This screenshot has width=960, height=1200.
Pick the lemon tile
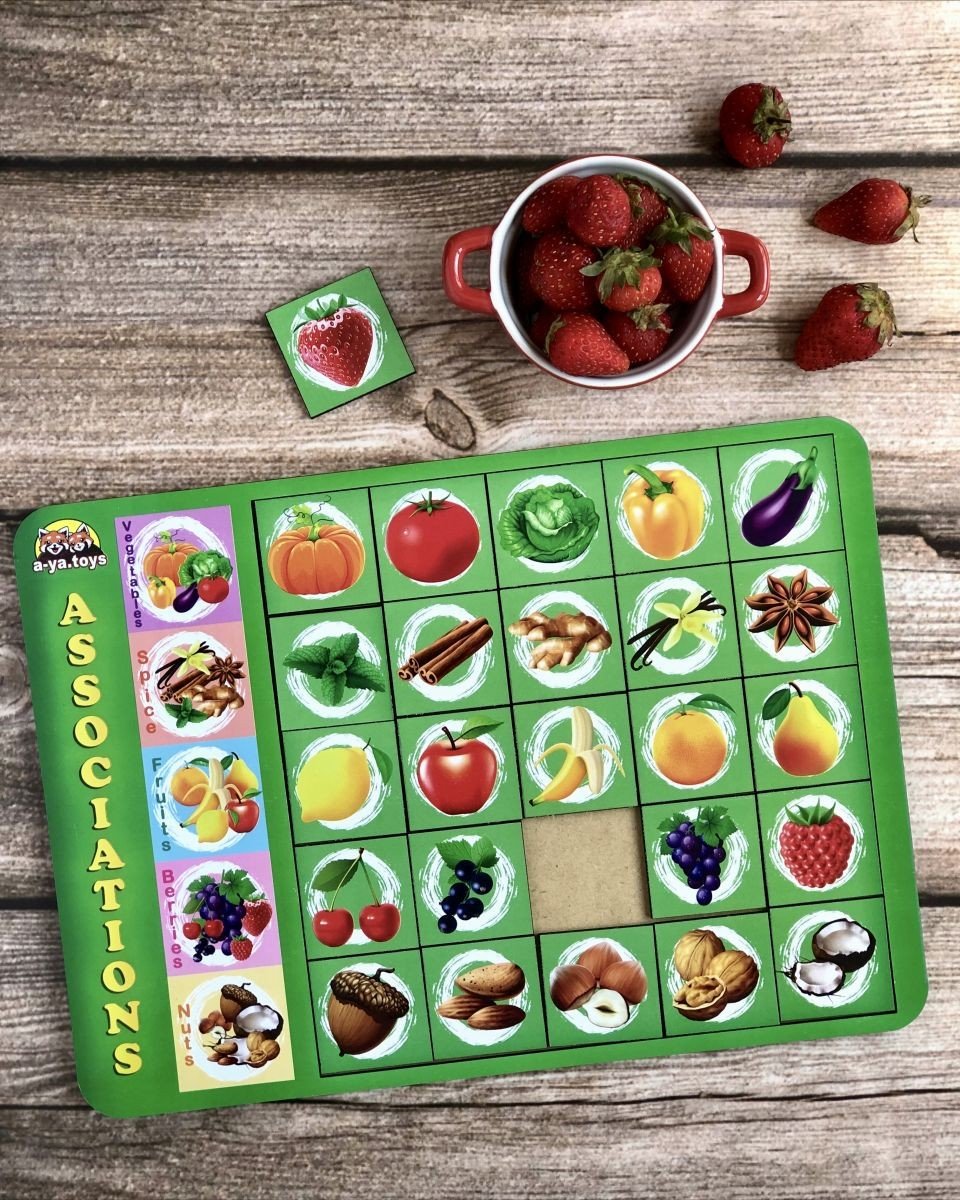tap(336, 783)
